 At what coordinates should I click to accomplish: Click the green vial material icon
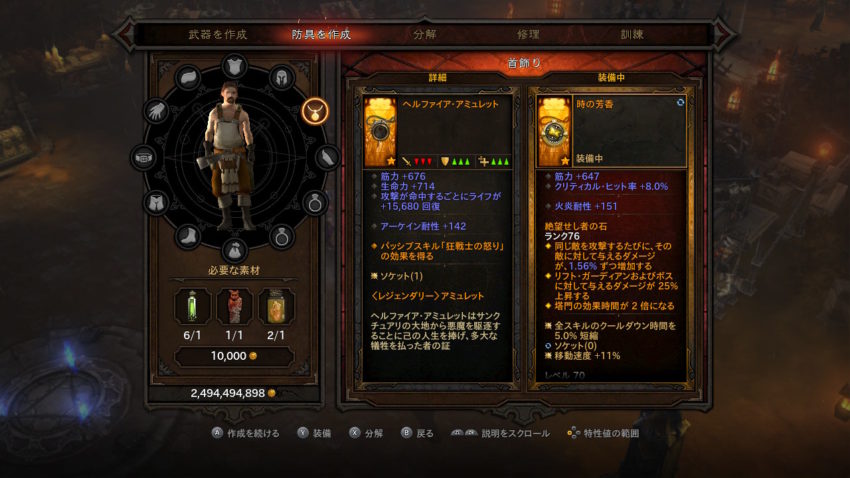coord(192,306)
